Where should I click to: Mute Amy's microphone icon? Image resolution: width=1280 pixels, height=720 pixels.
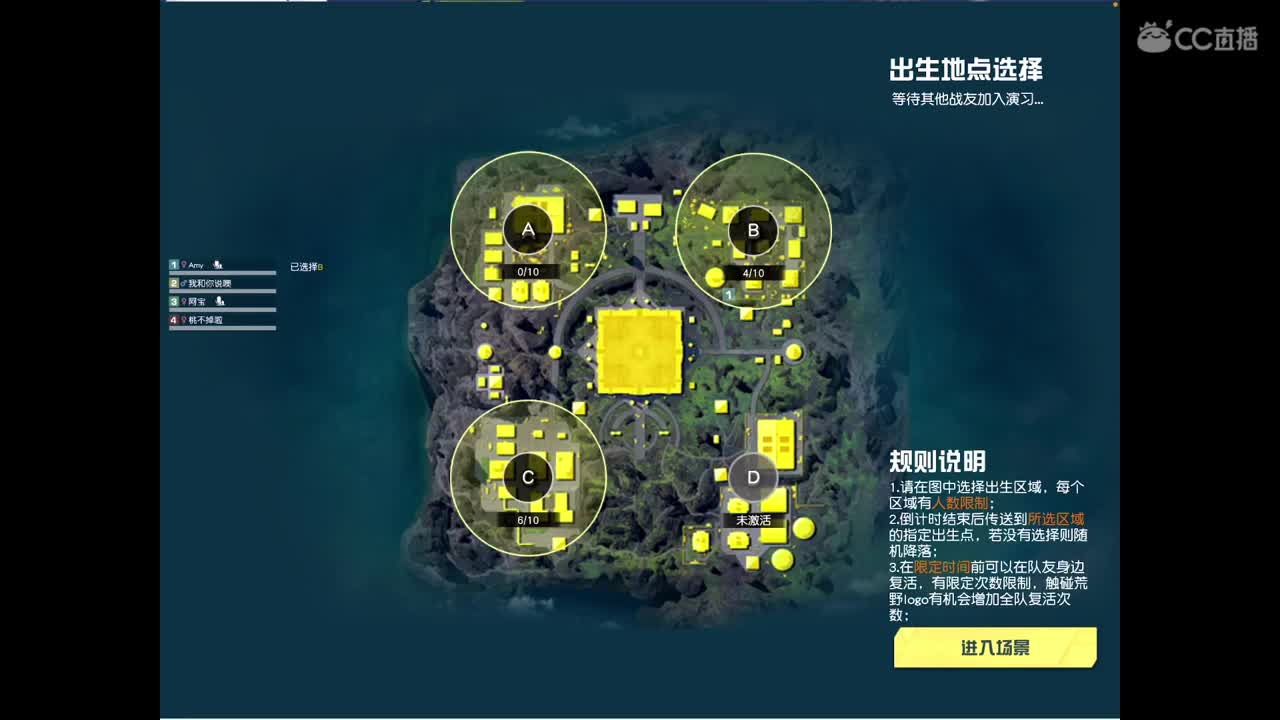point(218,266)
